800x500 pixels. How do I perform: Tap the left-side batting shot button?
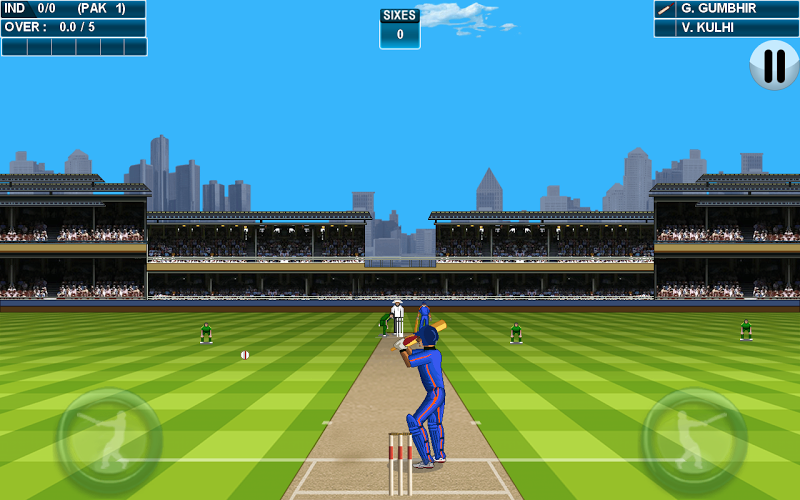pos(109,438)
